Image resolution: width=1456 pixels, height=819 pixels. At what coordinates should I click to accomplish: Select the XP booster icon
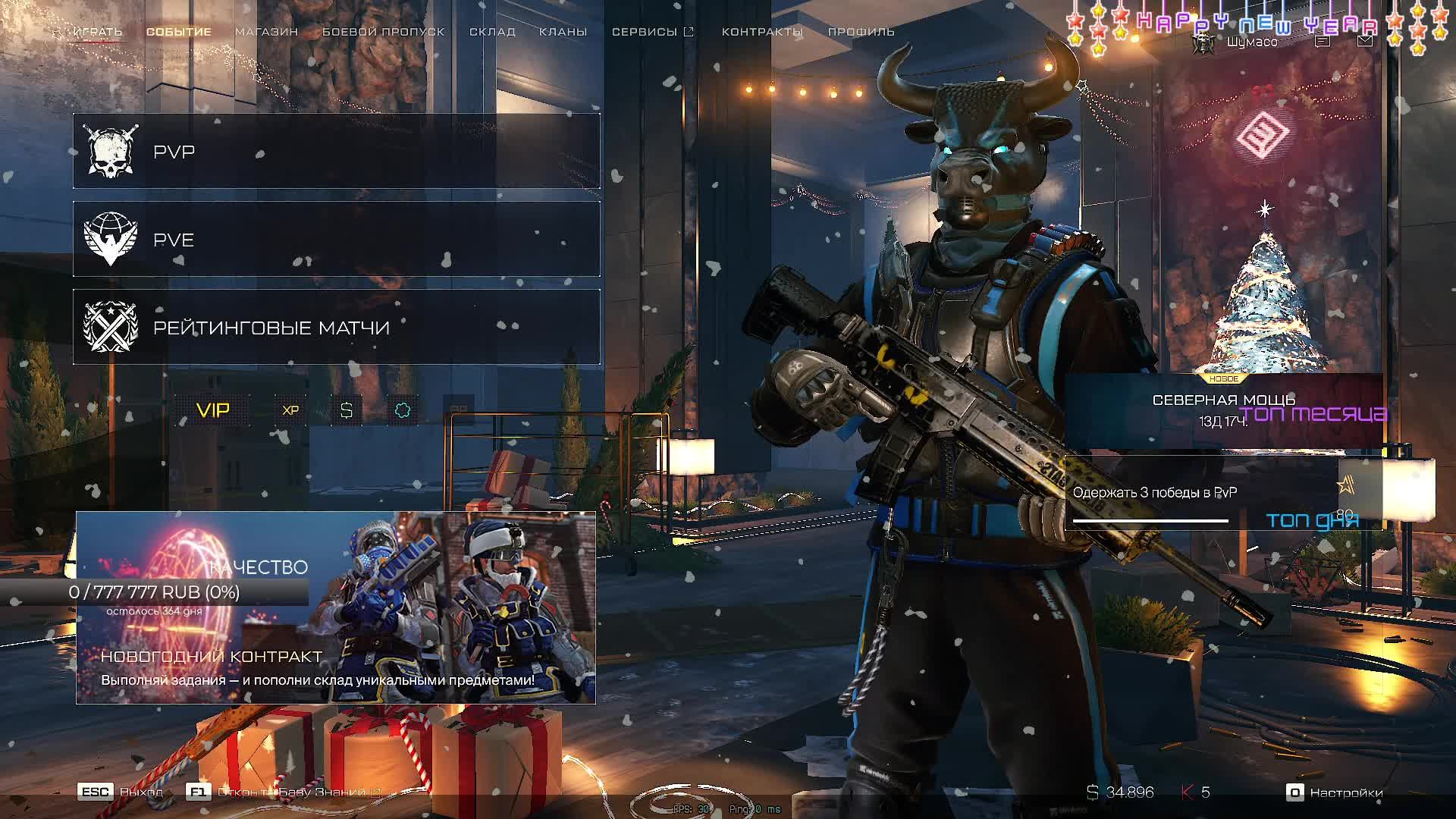tap(290, 410)
